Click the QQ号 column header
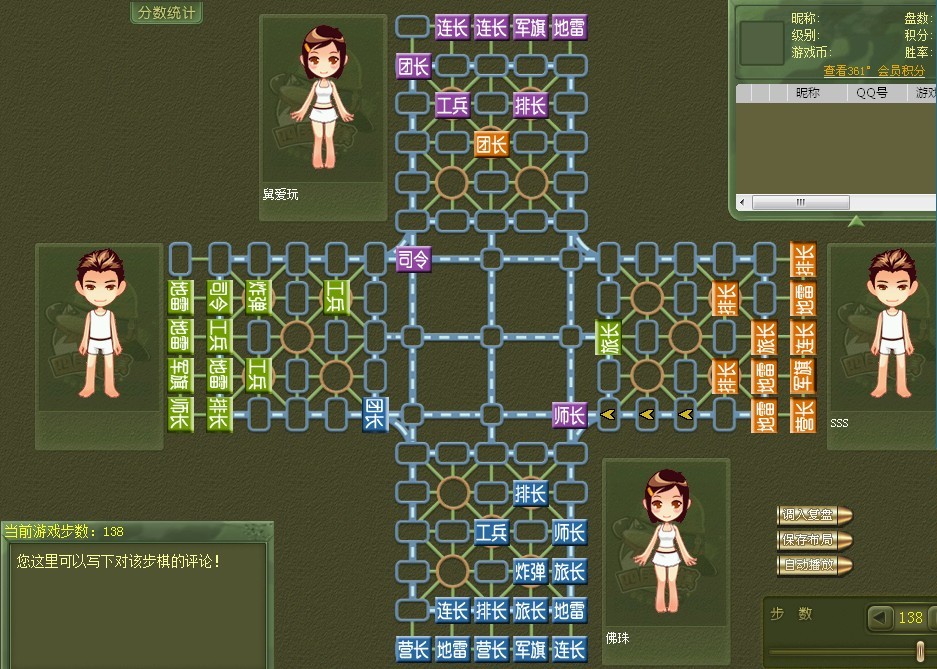 click(x=873, y=93)
